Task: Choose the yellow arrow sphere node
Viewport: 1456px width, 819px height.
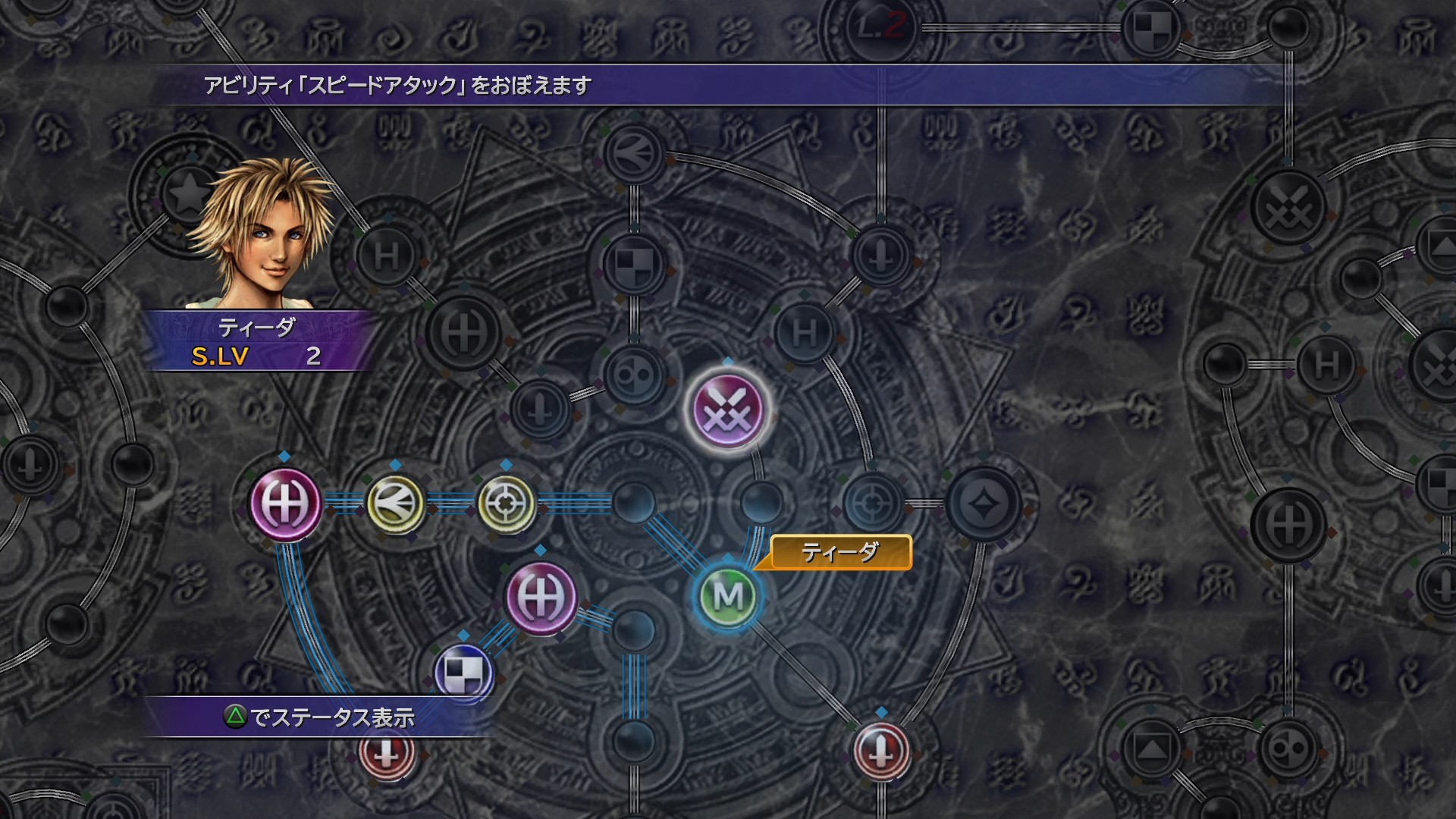Action: click(x=395, y=503)
